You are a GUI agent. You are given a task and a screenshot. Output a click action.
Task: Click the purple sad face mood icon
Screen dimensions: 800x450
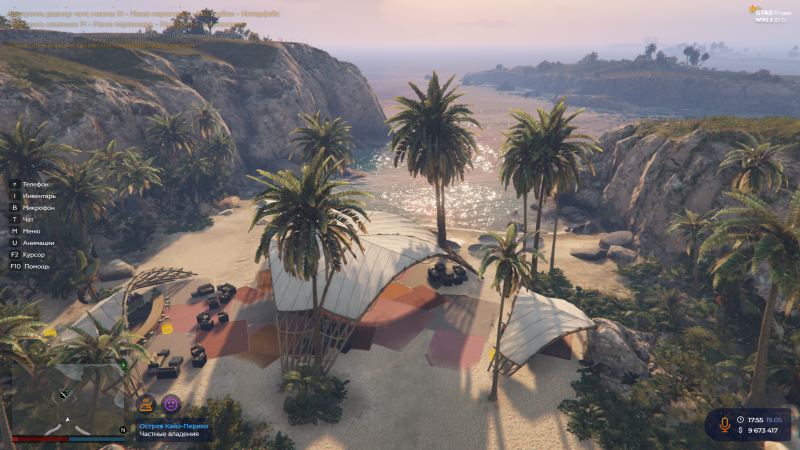click(x=171, y=404)
